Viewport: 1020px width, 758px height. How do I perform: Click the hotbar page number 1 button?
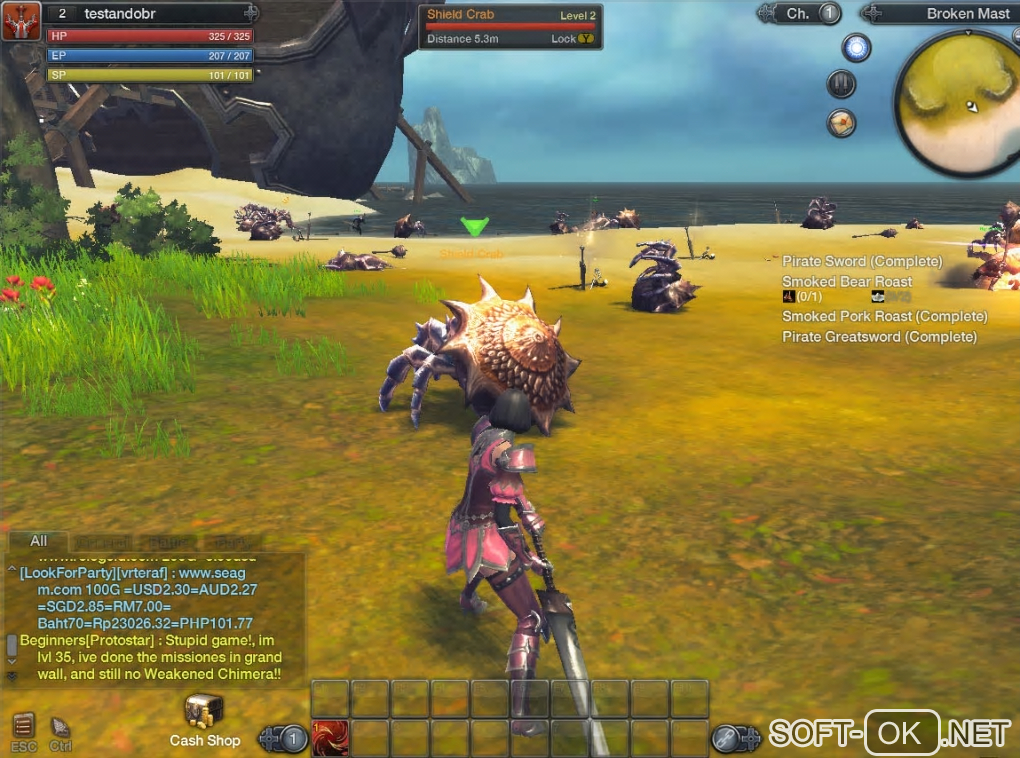click(x=293, y=739)
